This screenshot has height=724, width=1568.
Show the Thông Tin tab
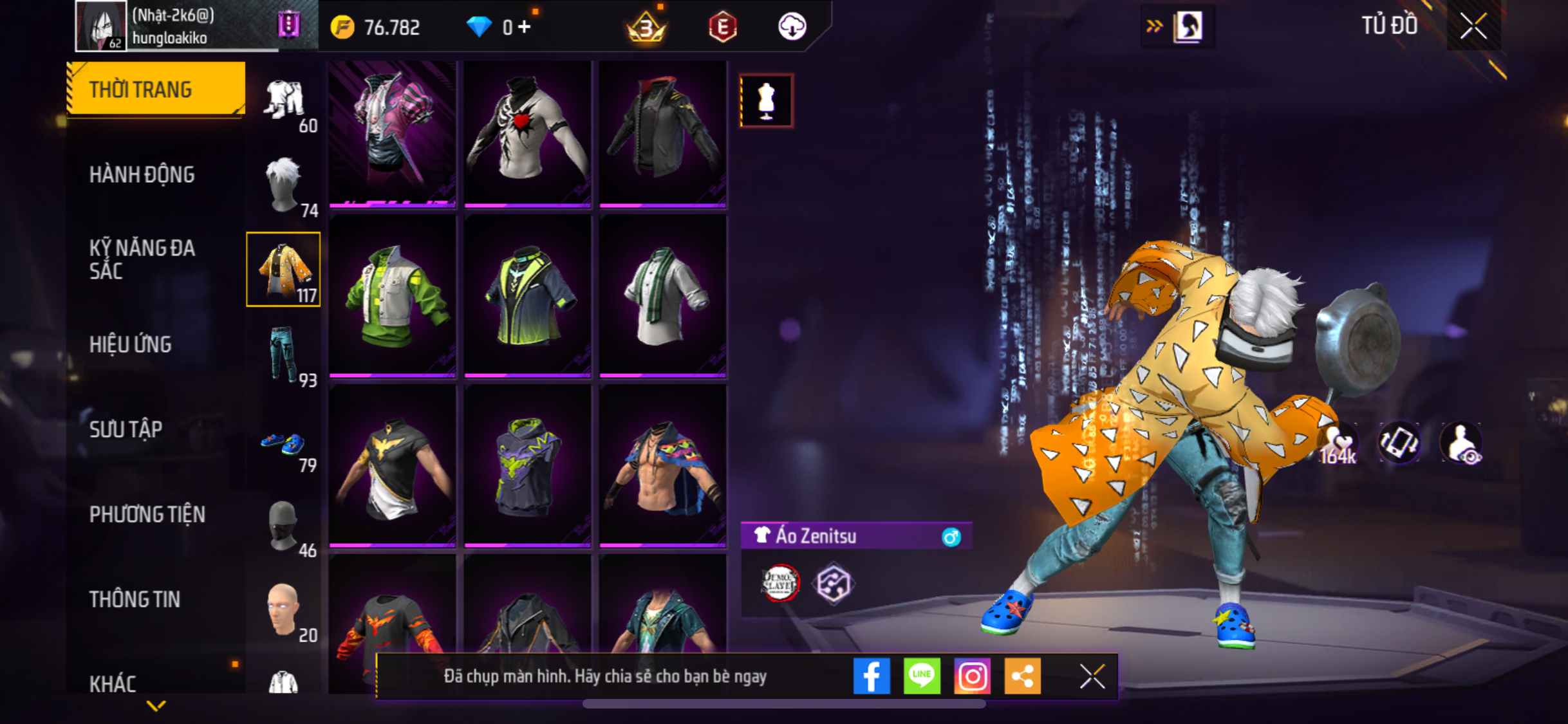point(135,599)
